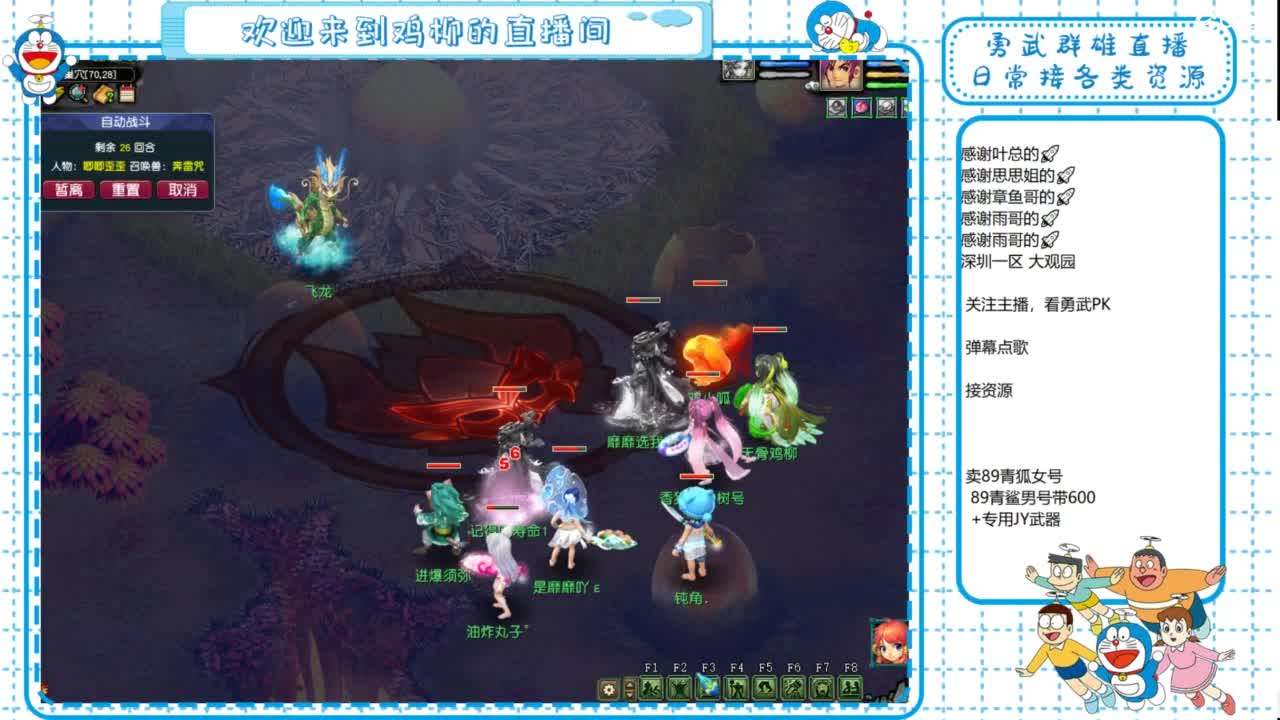
Task: Cast the F3 flying sword skill shortcut
Action: pos(708,689)
